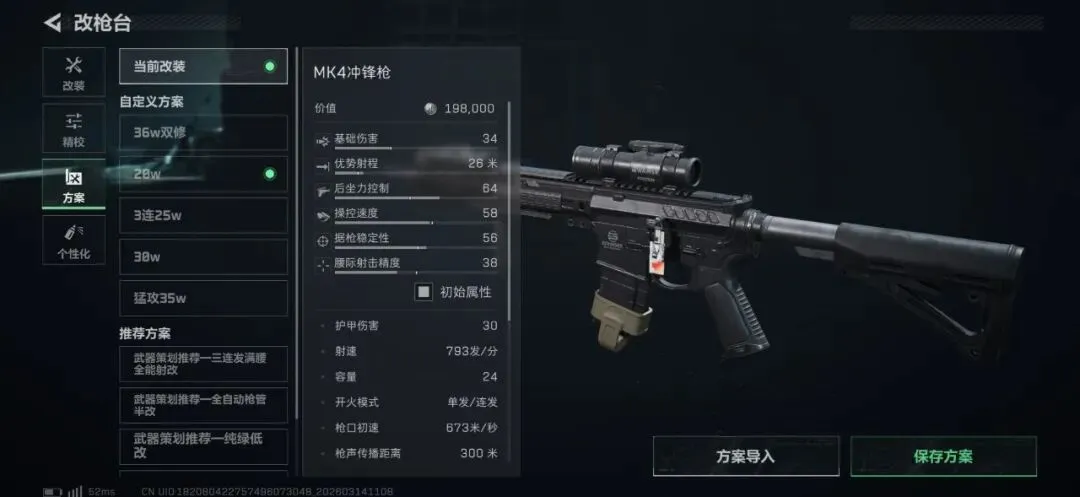Screen dimensions: 1080x497
Task: Choose the 36w双修 custom preset
Action: tap(203, 132)
